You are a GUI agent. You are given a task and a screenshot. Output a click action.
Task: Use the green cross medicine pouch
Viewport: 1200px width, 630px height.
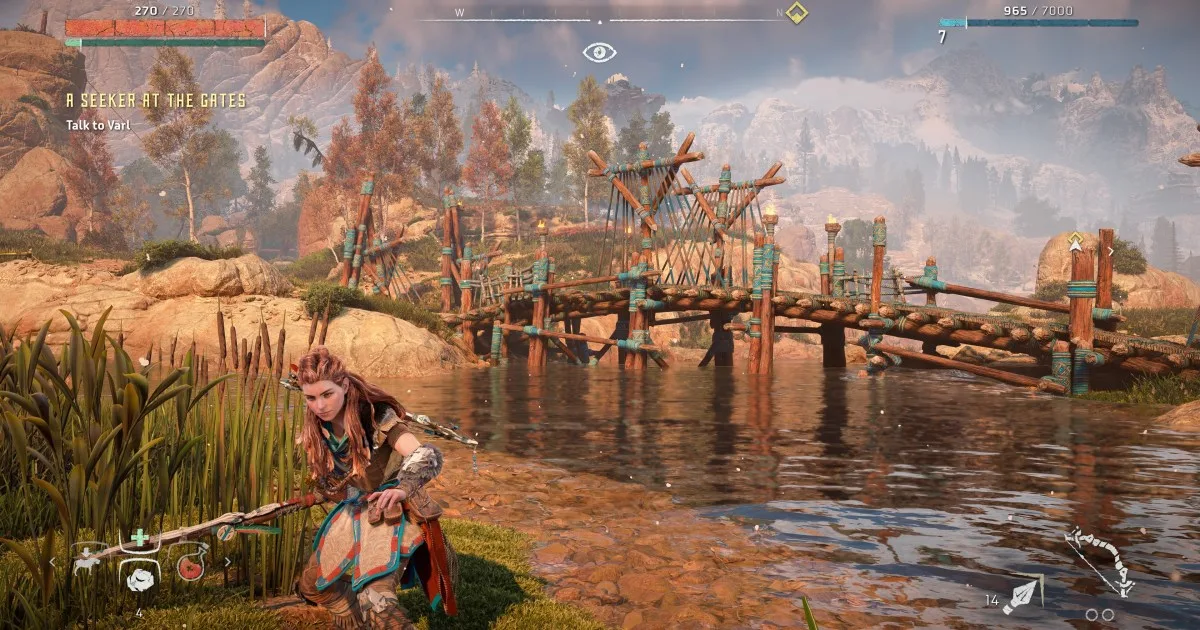139,536
